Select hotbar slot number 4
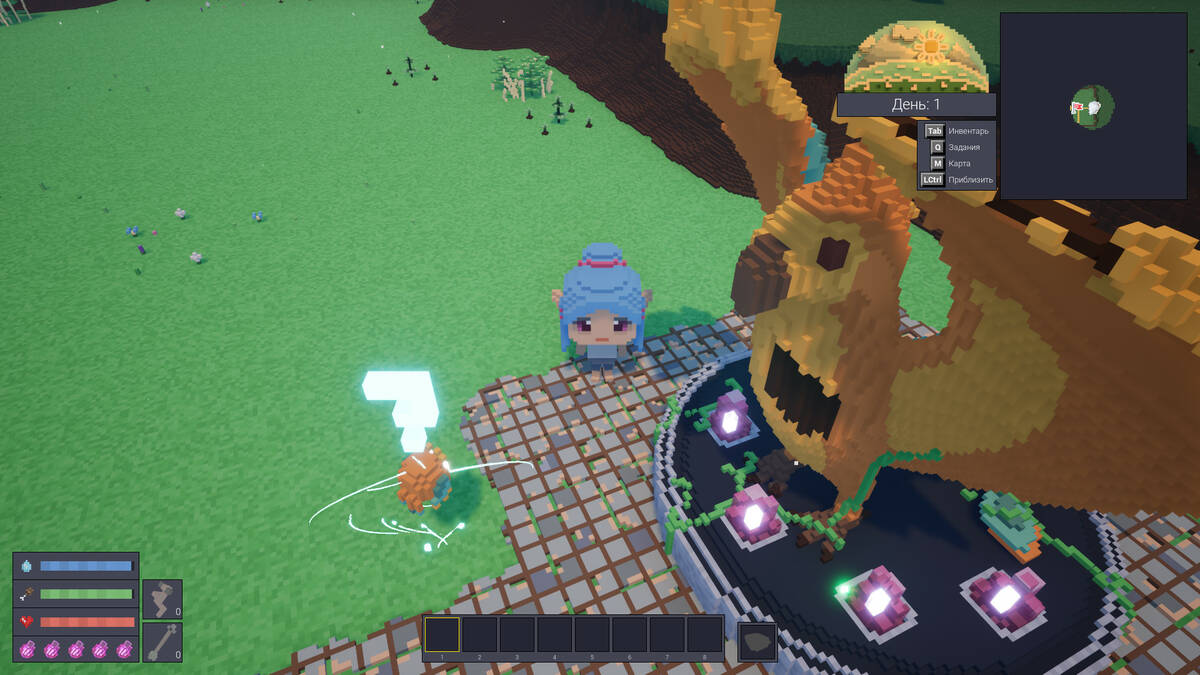Viewport: 1200px width, 675px height. click(554, 636)
